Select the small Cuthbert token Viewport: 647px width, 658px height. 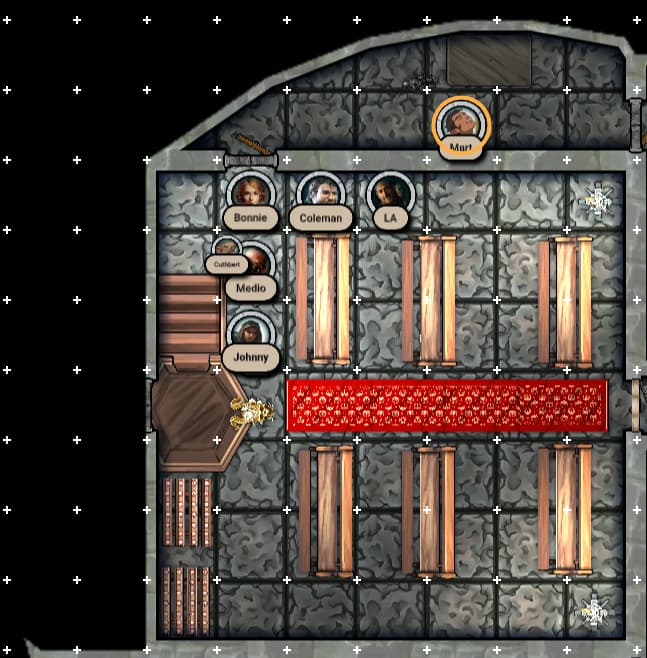(x=226, y=251)
